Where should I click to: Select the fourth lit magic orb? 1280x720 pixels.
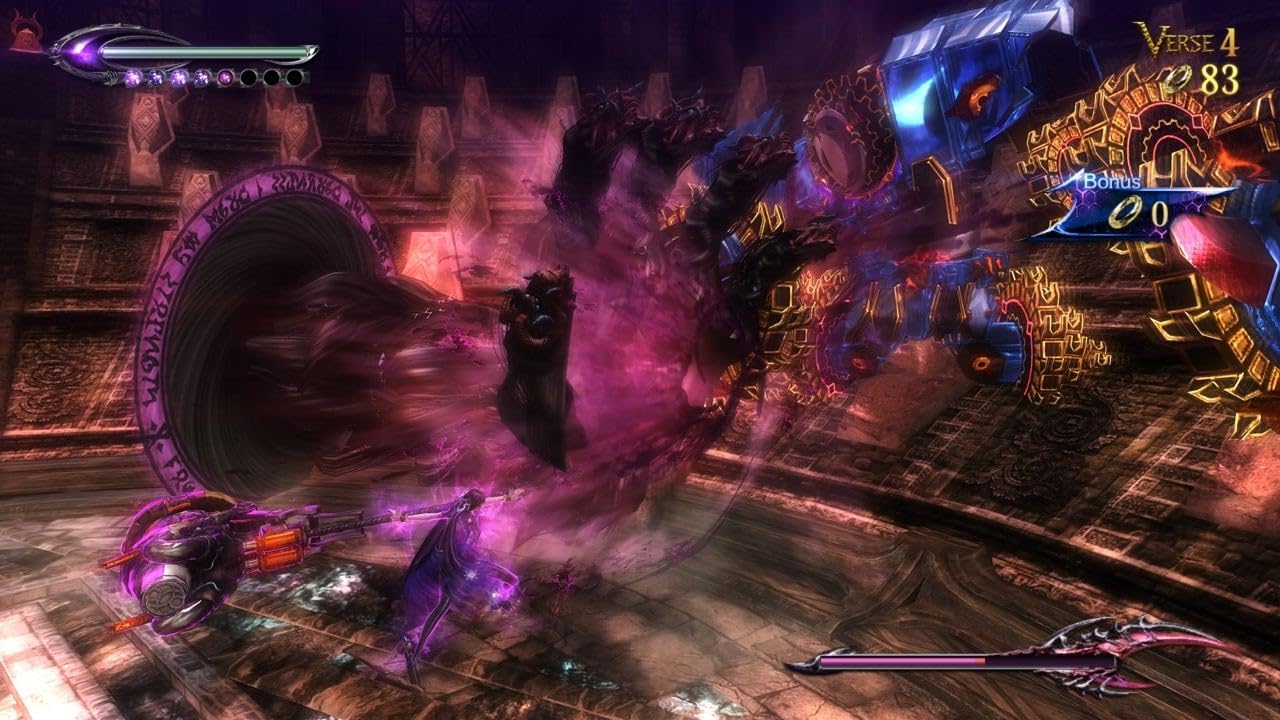click(202, 78)
